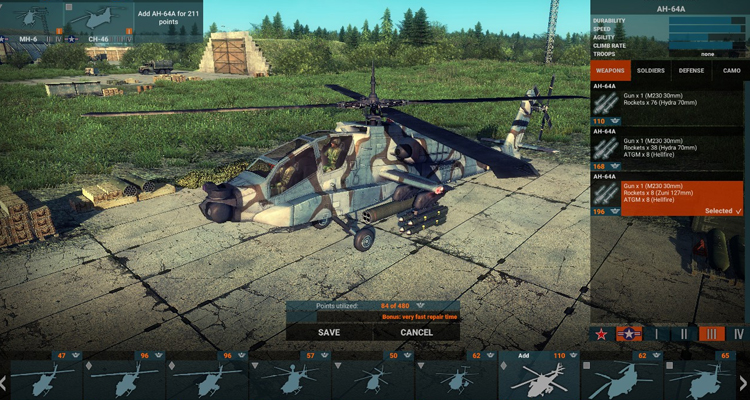
Task: Switch to tier I helicopters
Action: tap(657, 334)
